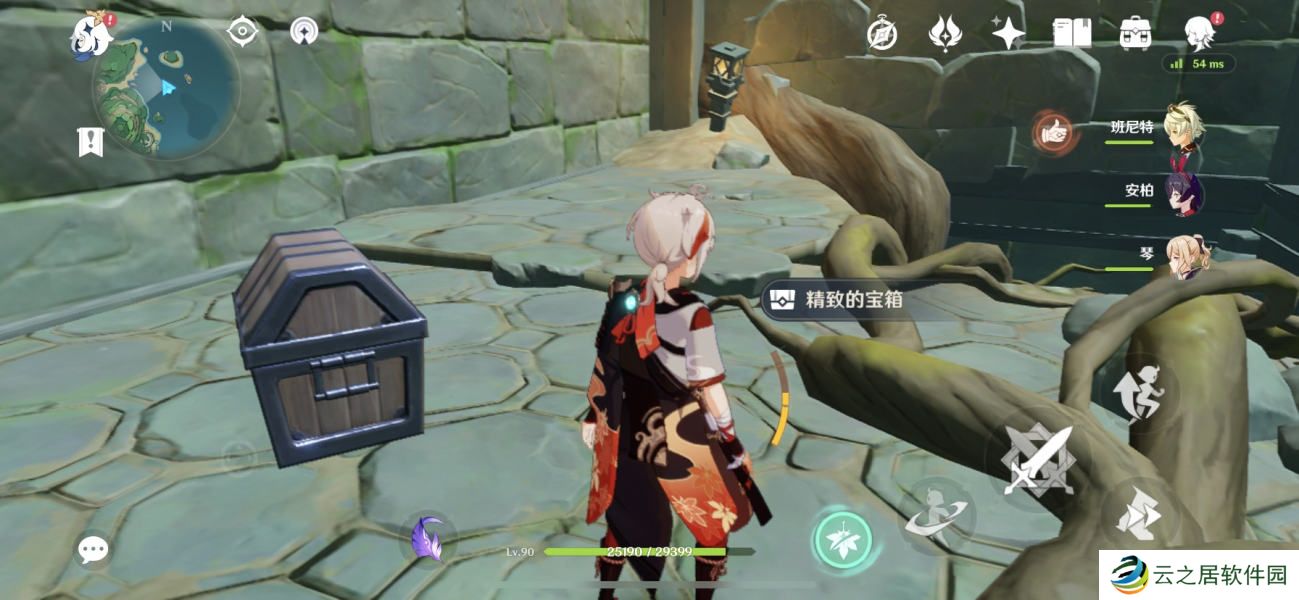Viewport: 1299px width, 600px height.
Task: Switch to party member 琴
Action: [x=1187, y=255]
